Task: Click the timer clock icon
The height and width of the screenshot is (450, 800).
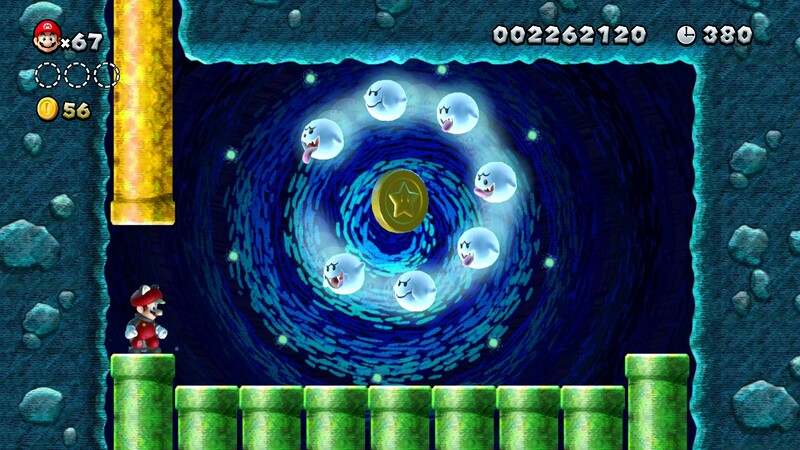Action: (686, 35)
